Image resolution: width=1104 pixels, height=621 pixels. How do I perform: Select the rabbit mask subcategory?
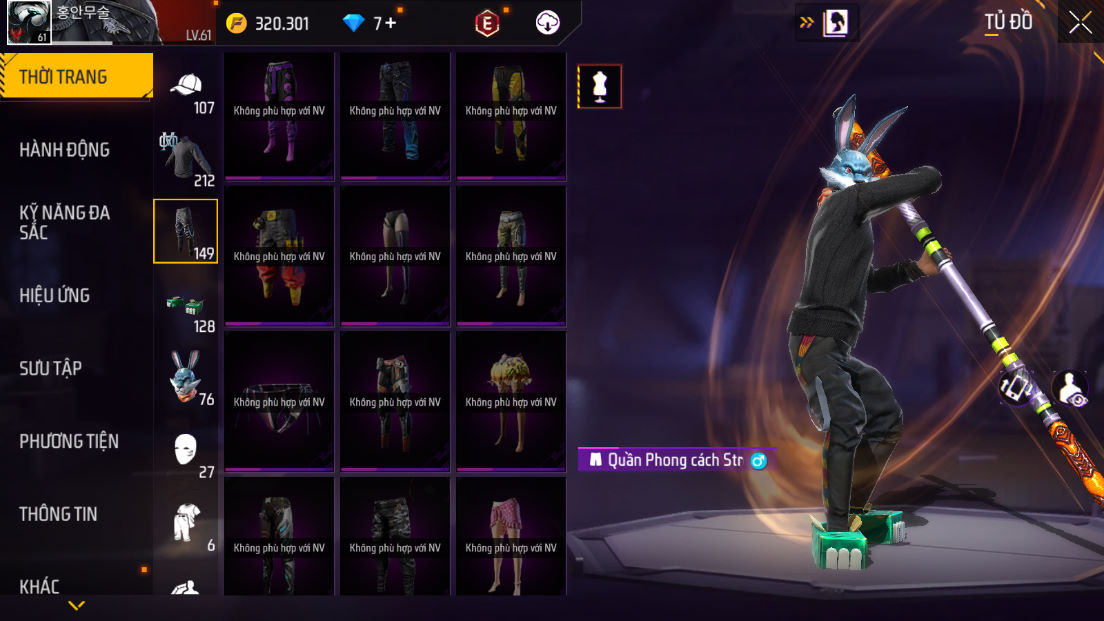tap(187, 378)
